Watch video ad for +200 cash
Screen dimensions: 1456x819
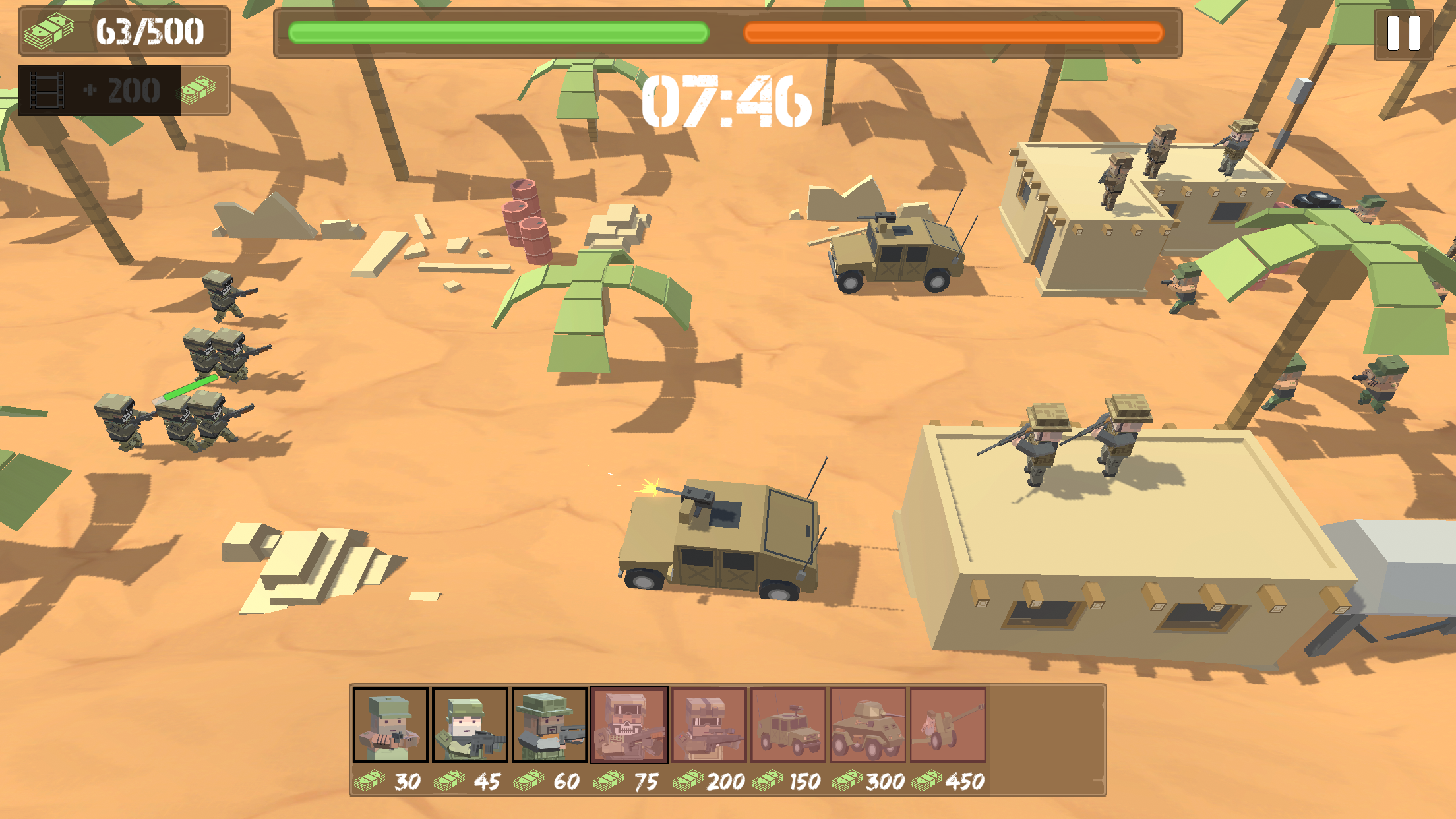tap(123, 90)
